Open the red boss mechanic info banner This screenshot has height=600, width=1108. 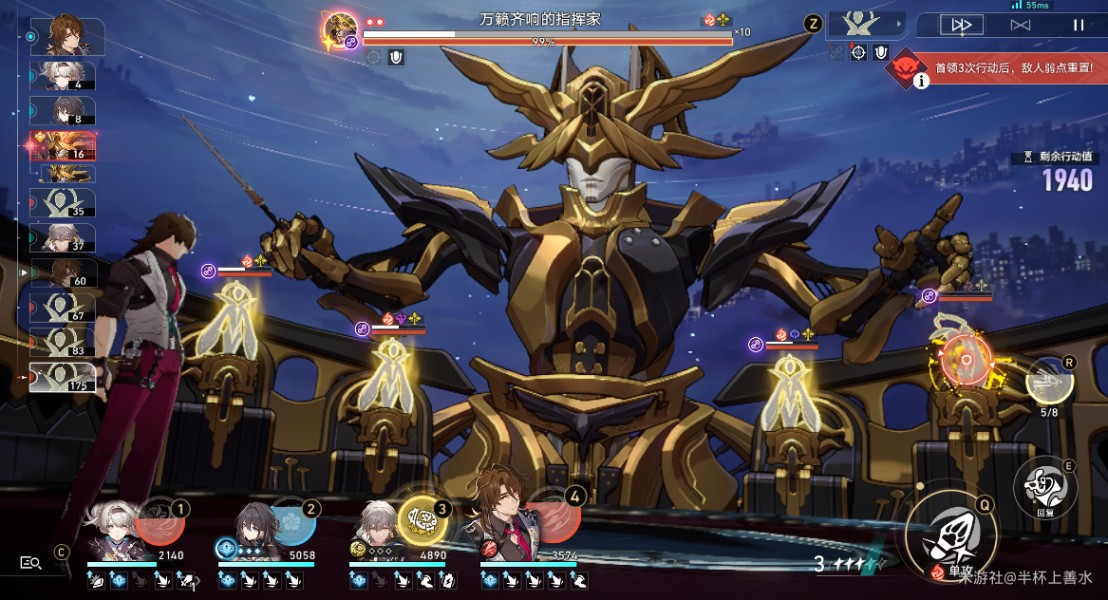[x=995, y=69]
